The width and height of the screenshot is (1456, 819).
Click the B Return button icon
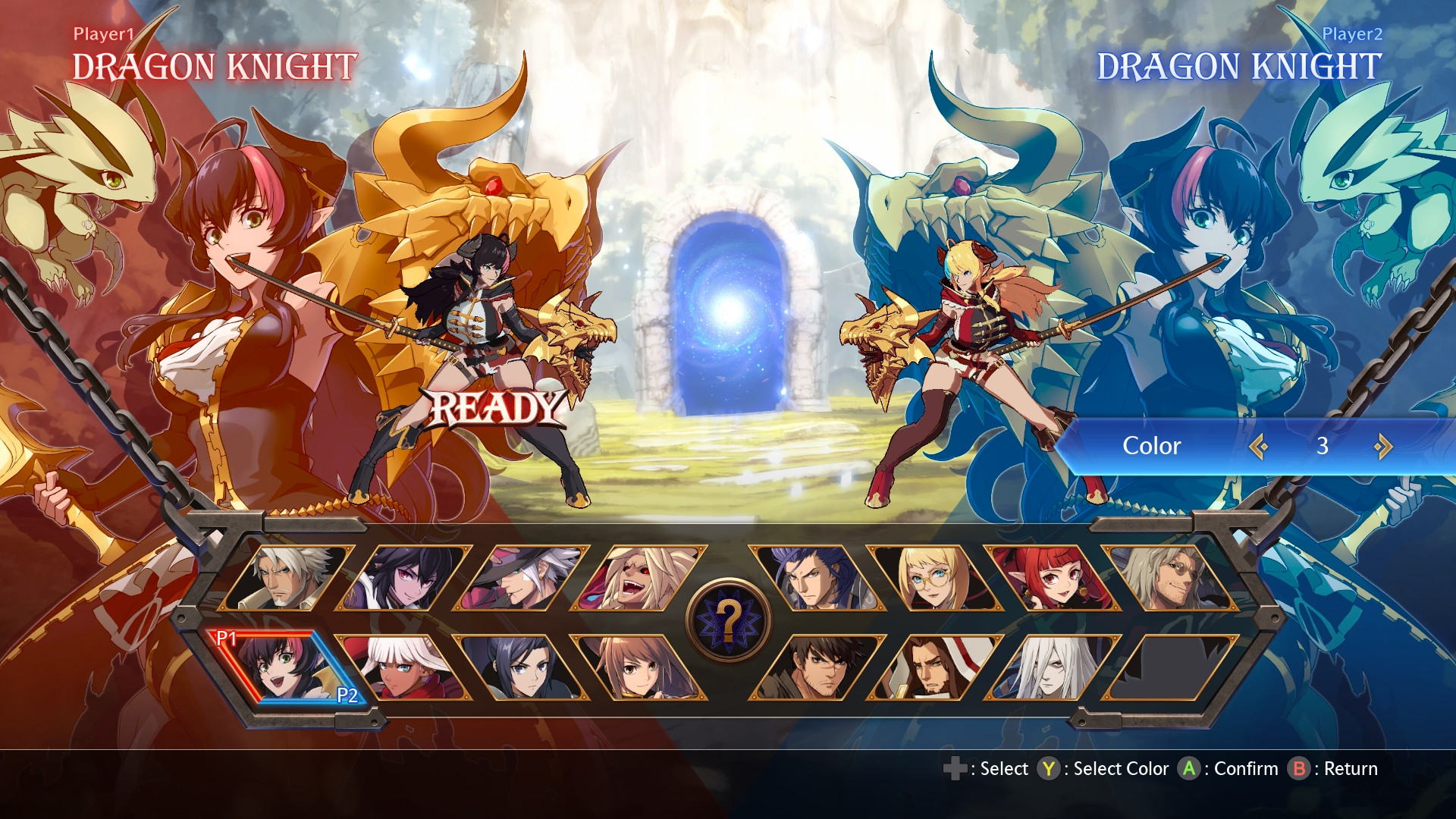click(1298, 768)
